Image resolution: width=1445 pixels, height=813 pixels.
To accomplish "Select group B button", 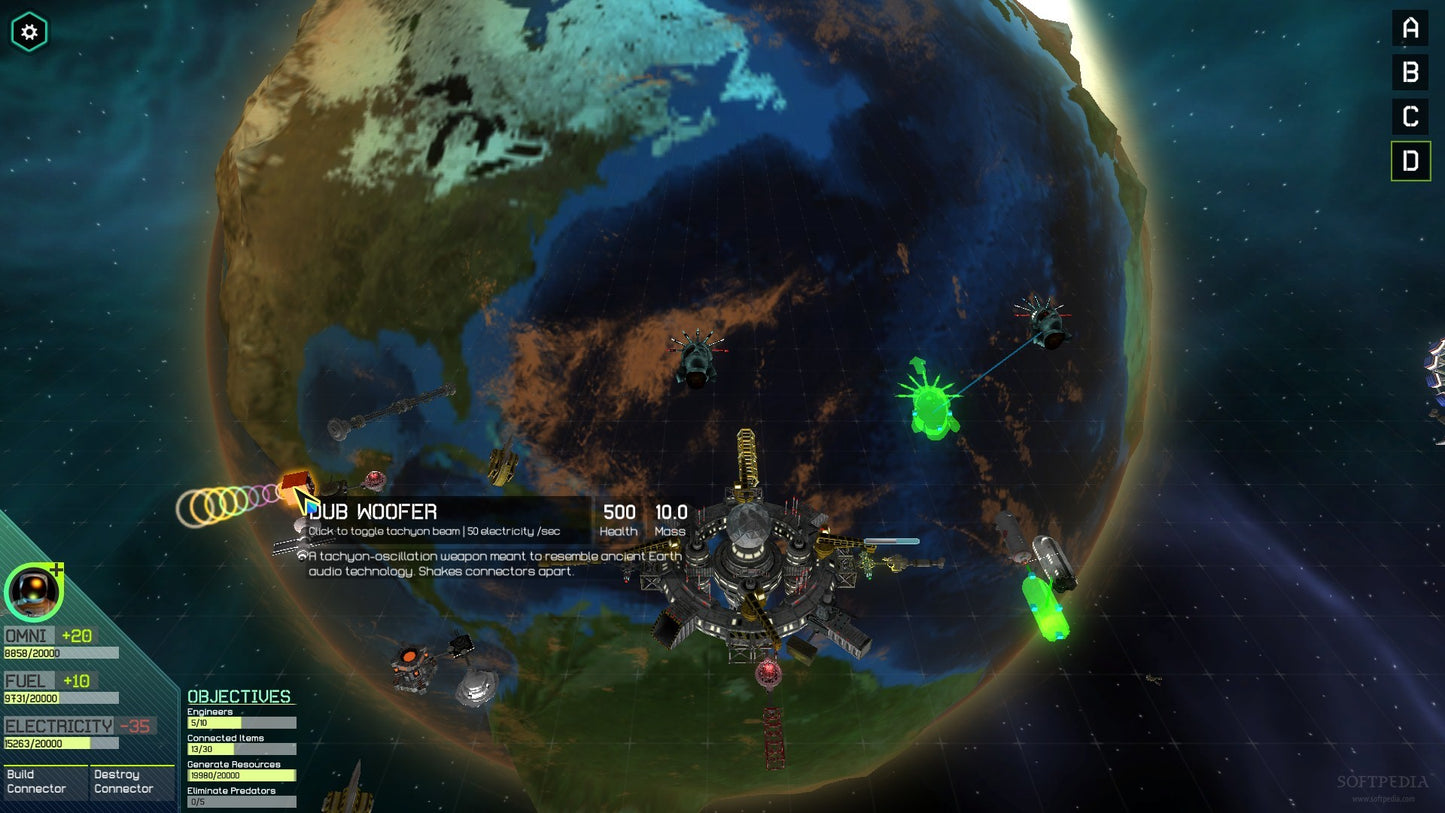I will click(x=1410, y=72).
